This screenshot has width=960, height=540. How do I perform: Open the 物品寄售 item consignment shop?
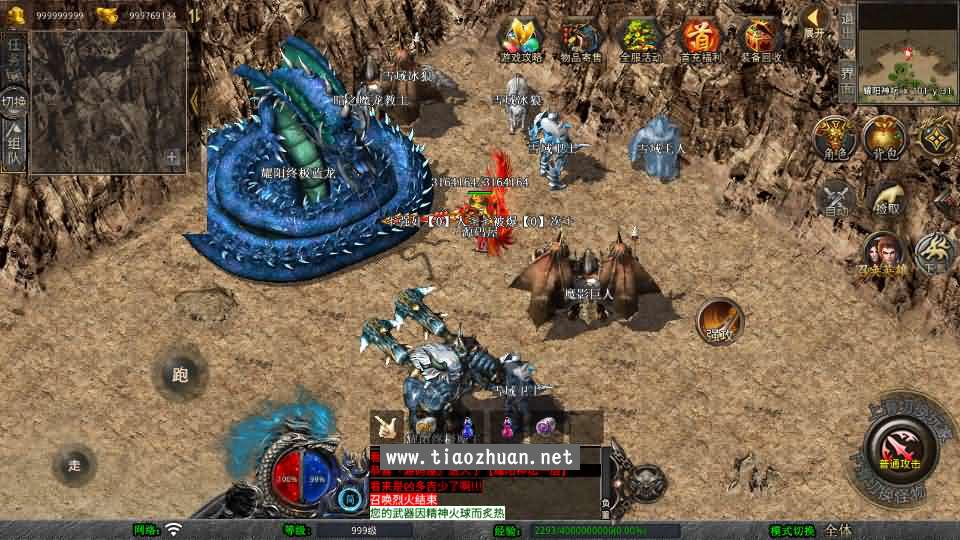point(582,40)
